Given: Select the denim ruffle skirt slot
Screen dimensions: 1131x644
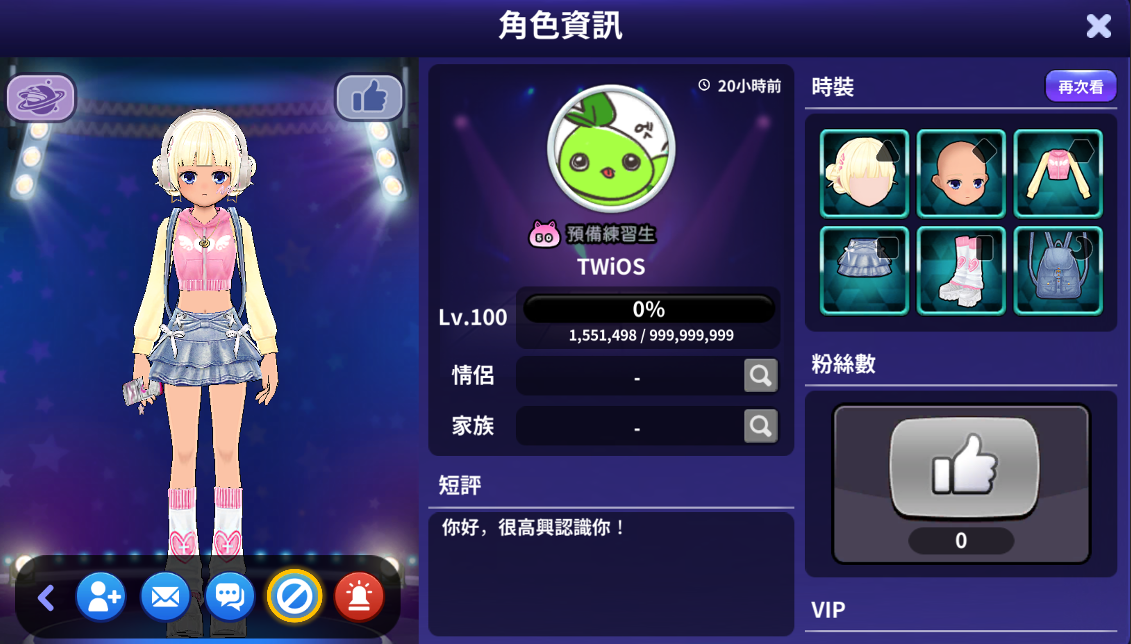Looking at the screenshot, I should (864, 270).
